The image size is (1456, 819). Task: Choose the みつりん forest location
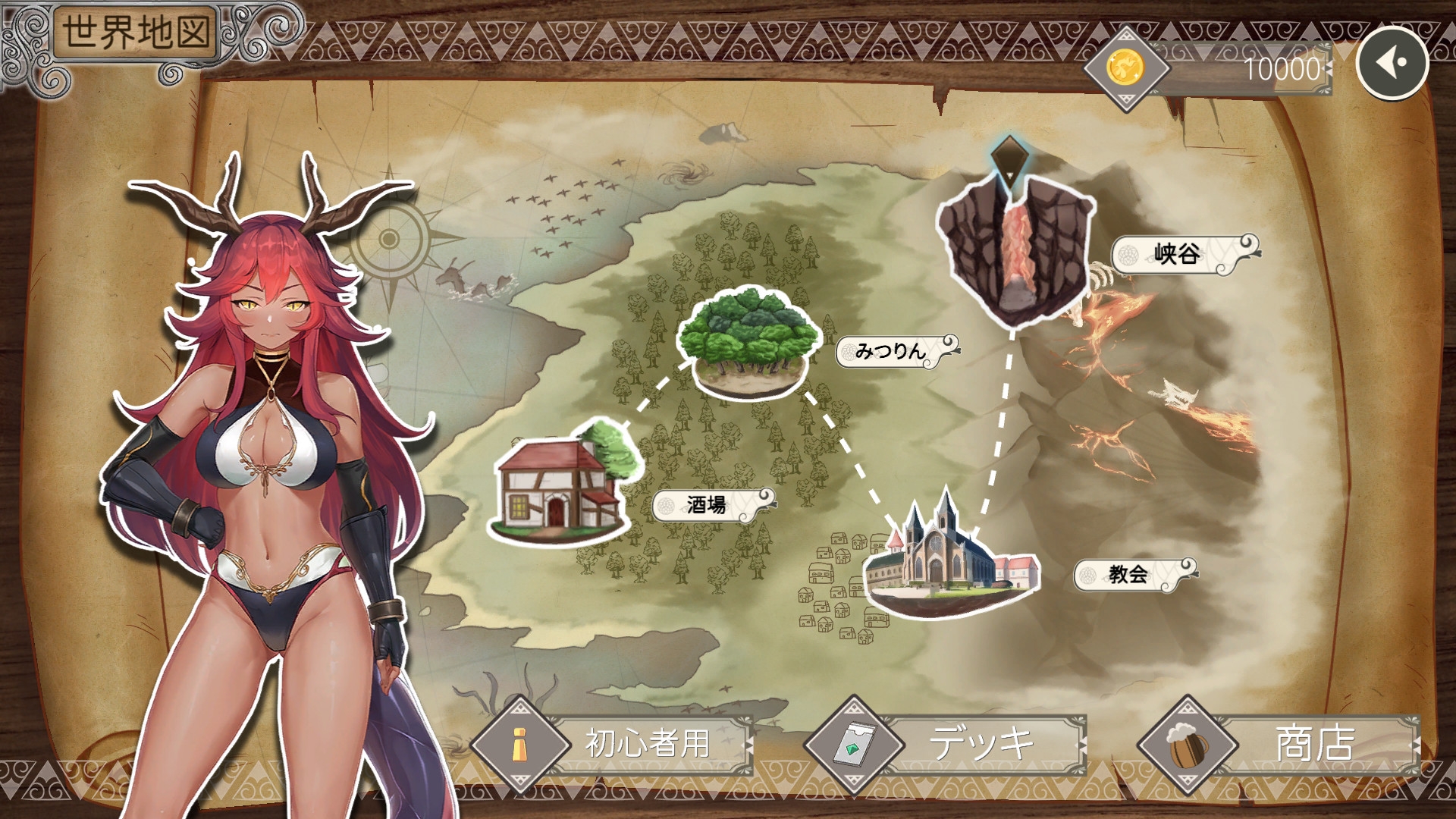(x=748, y=341)
